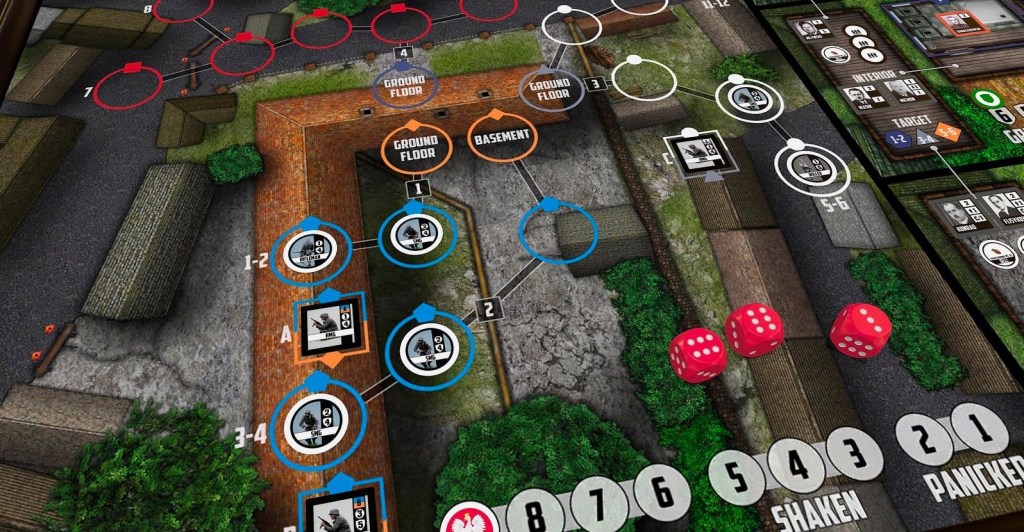The image size is (1024, 532).
Task: Select the Rifleman token on space 1-2
Action: [306, 250]
